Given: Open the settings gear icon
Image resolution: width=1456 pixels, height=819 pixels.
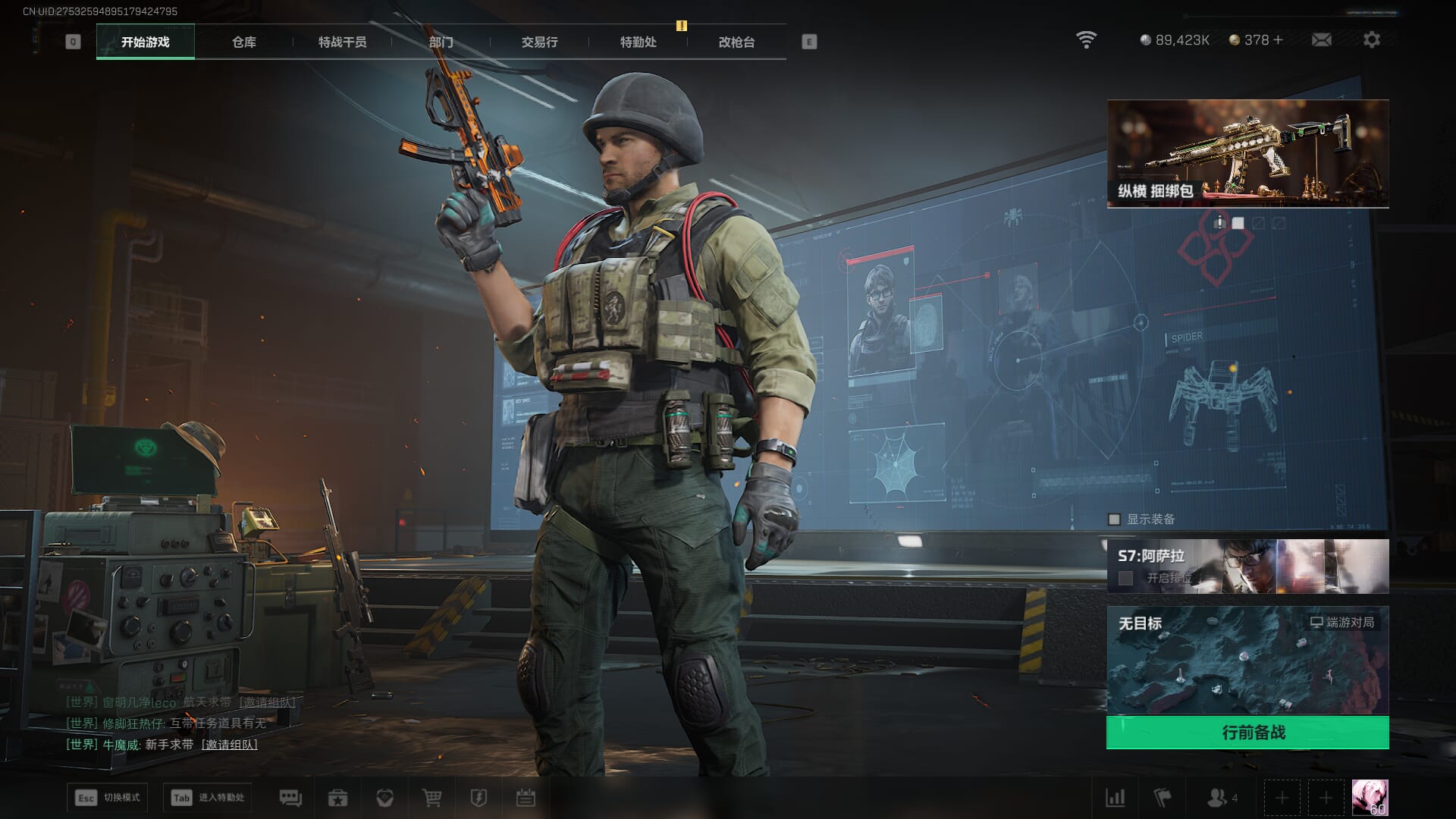Looking at the screenshot, I should coord(1371,39).
